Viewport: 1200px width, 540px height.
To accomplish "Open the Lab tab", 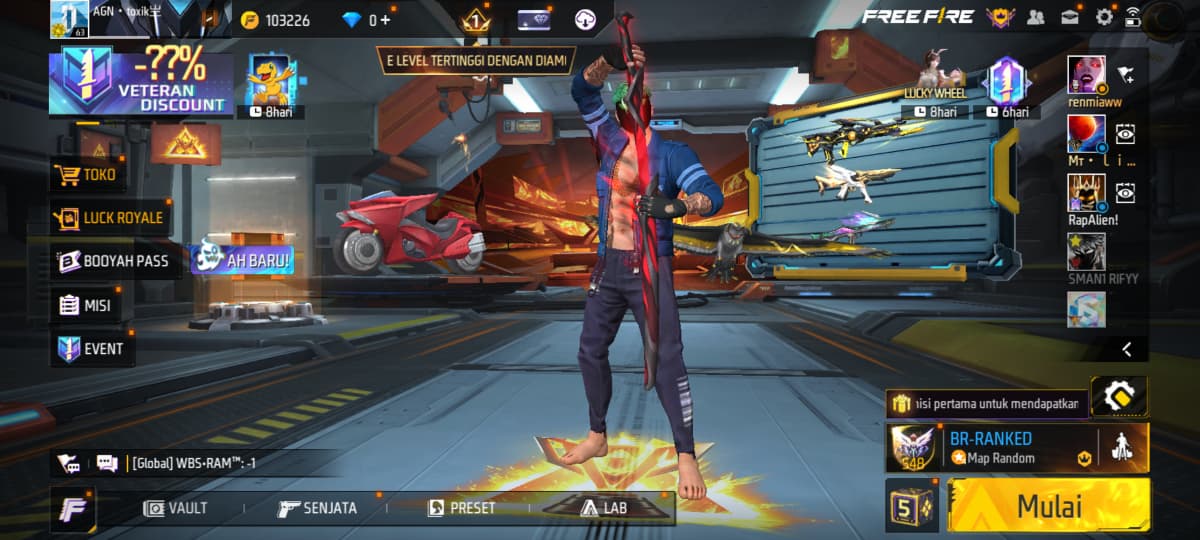I will (x=604, y=508).
